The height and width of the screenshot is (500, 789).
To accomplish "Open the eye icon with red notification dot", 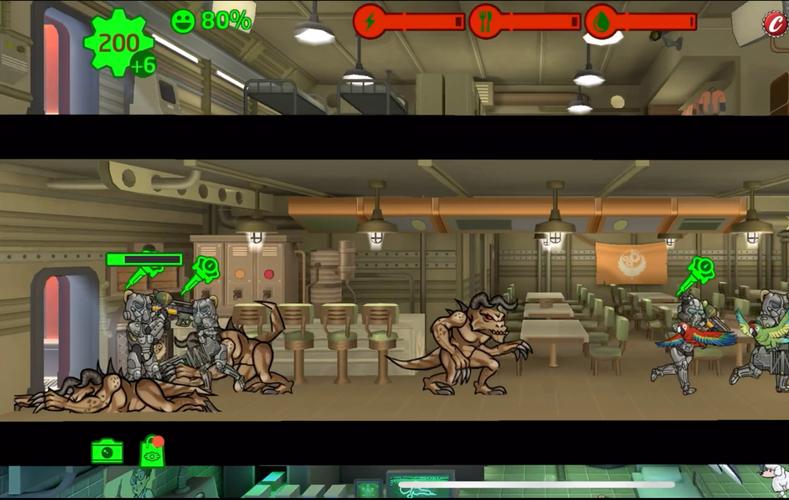I will (x=152, y=453).
